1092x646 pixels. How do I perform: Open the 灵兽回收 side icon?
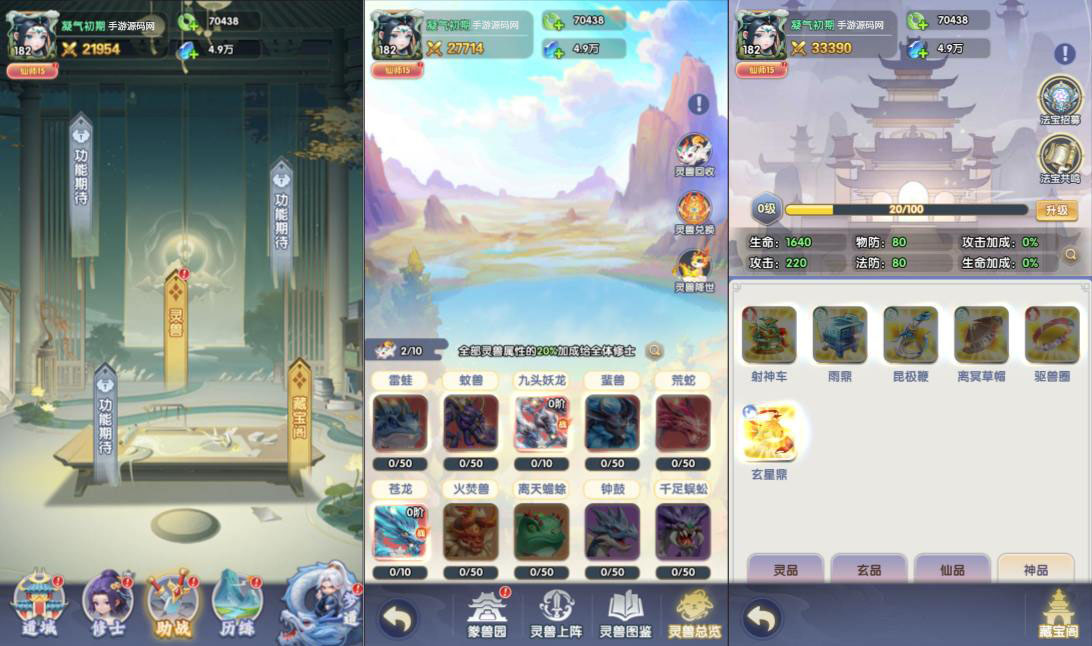[x=694, y=154]
